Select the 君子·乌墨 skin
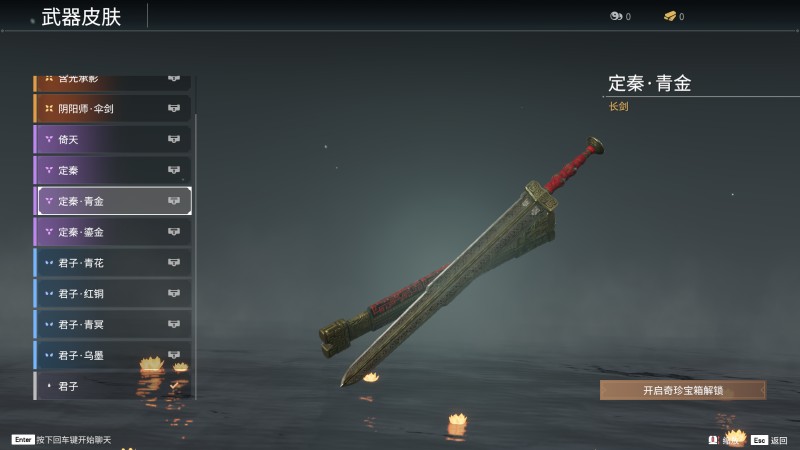 click(x=112, y=355)
